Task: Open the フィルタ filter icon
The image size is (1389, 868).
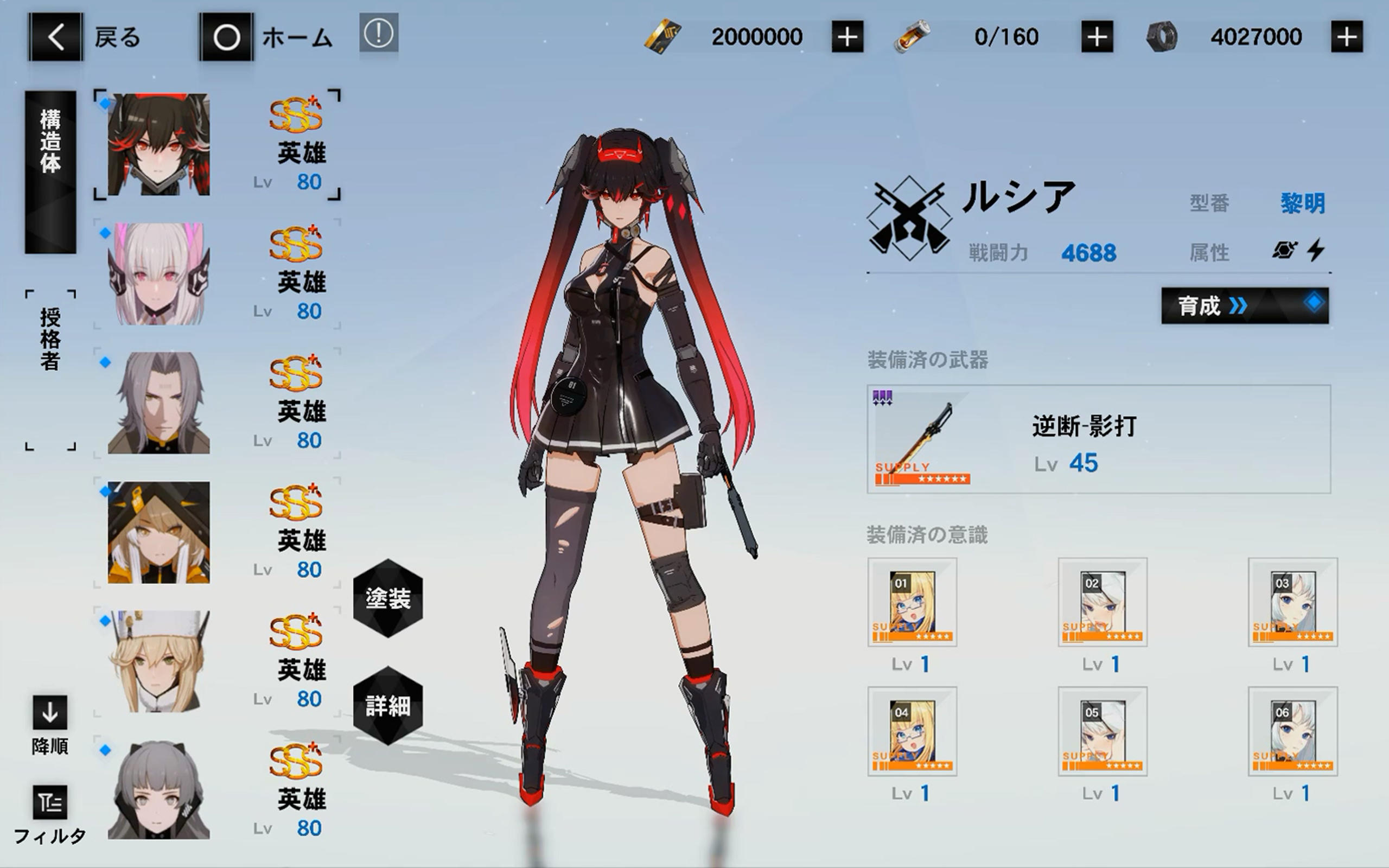Action: 49,803
